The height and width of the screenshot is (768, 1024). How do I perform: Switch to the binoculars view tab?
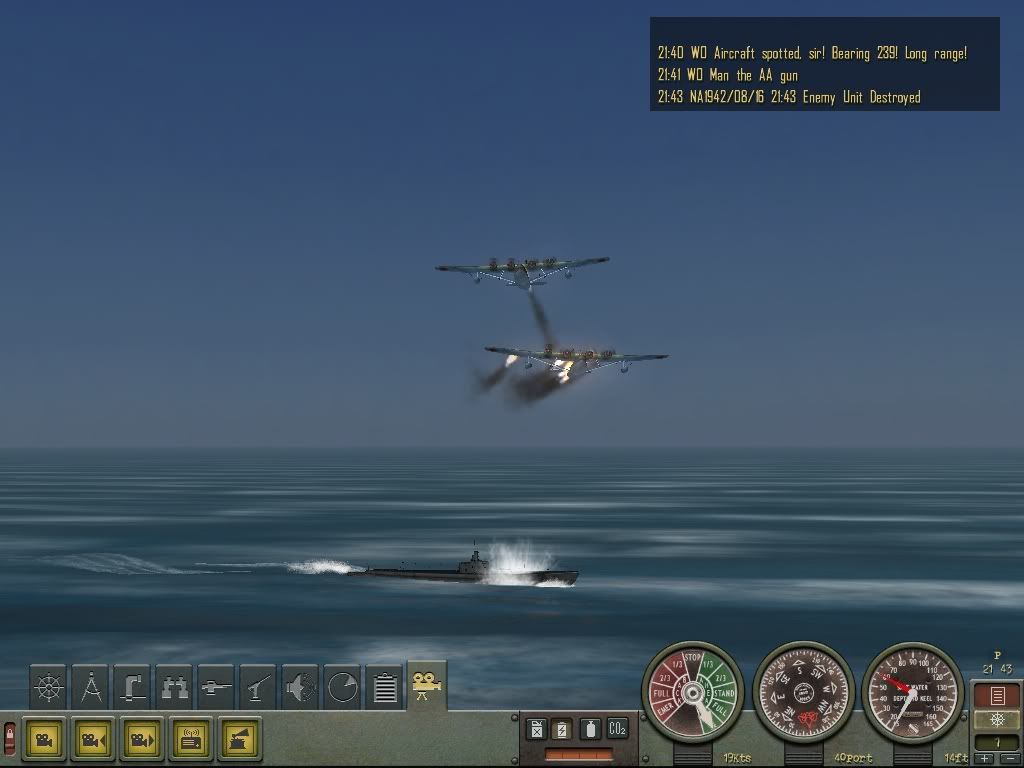[x=174, y=688]
